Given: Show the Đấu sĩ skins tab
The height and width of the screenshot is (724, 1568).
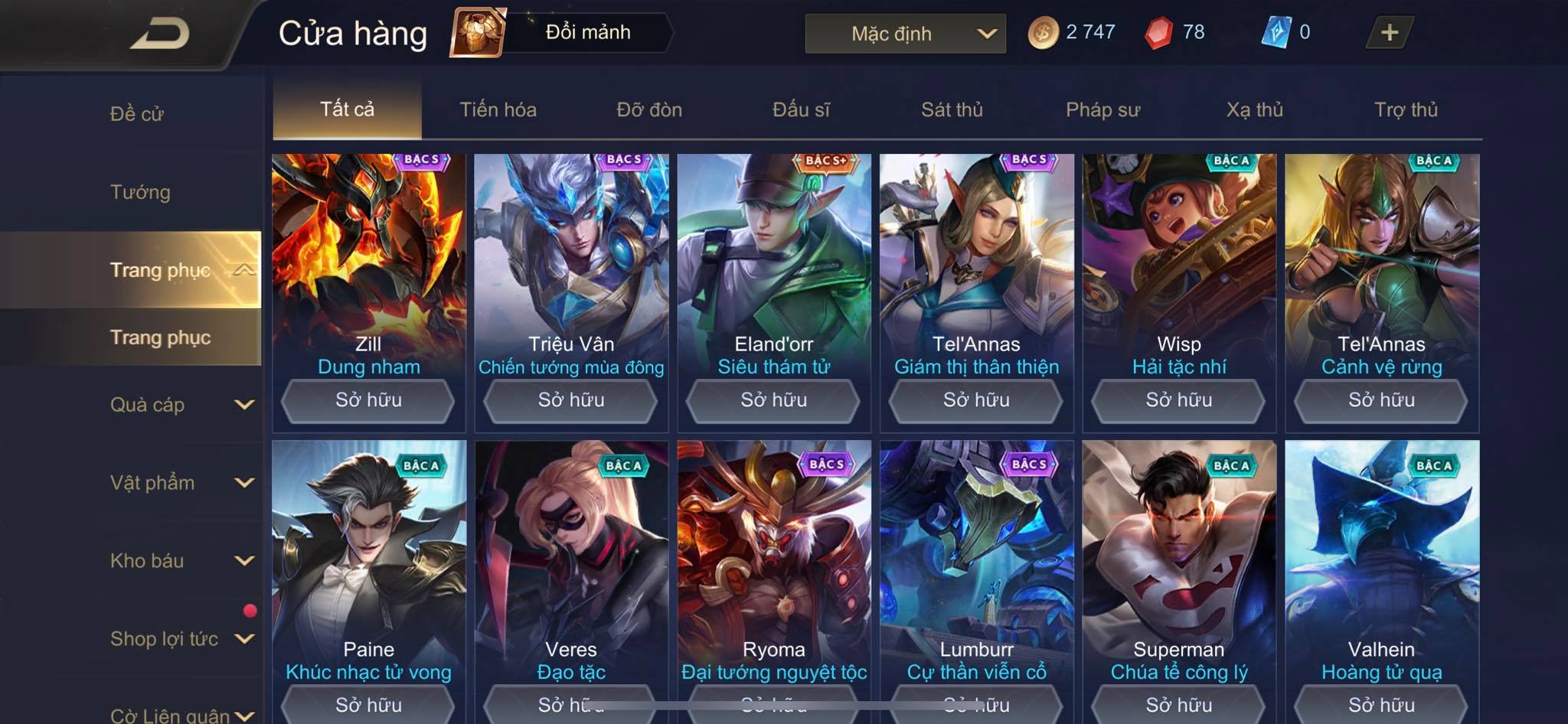Looking at the screenshot, I should coord(801,109).
